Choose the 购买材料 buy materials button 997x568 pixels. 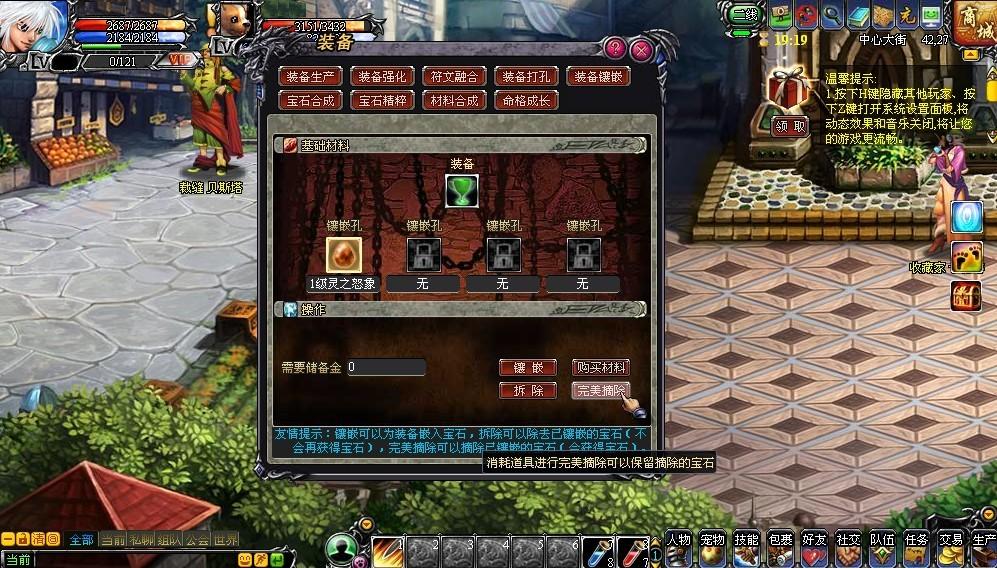pos(601,368)
